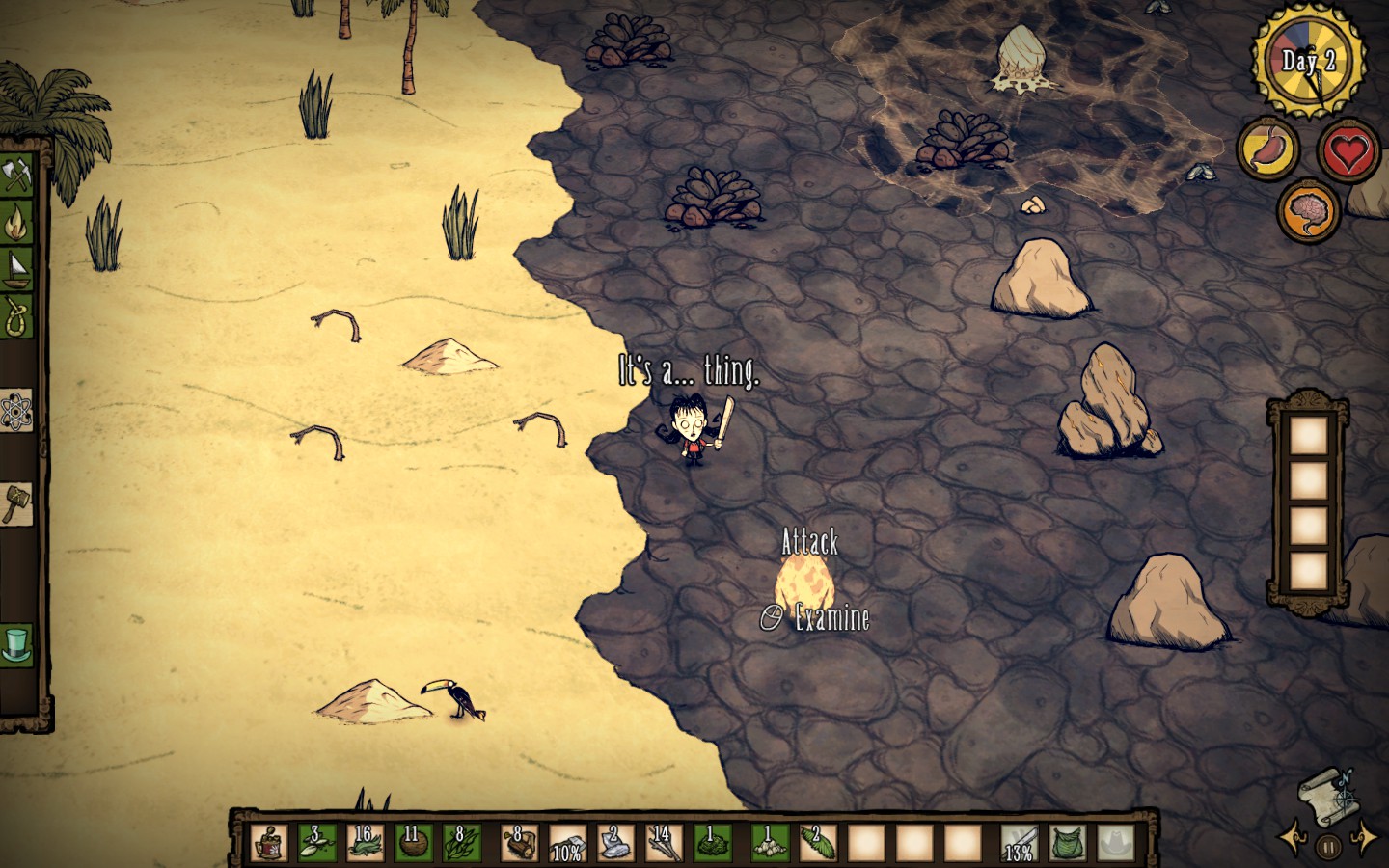Open the Nautical sailboat crafting tab
Image resolution: width=1389 pixels, height=868 pixels.
17,267
